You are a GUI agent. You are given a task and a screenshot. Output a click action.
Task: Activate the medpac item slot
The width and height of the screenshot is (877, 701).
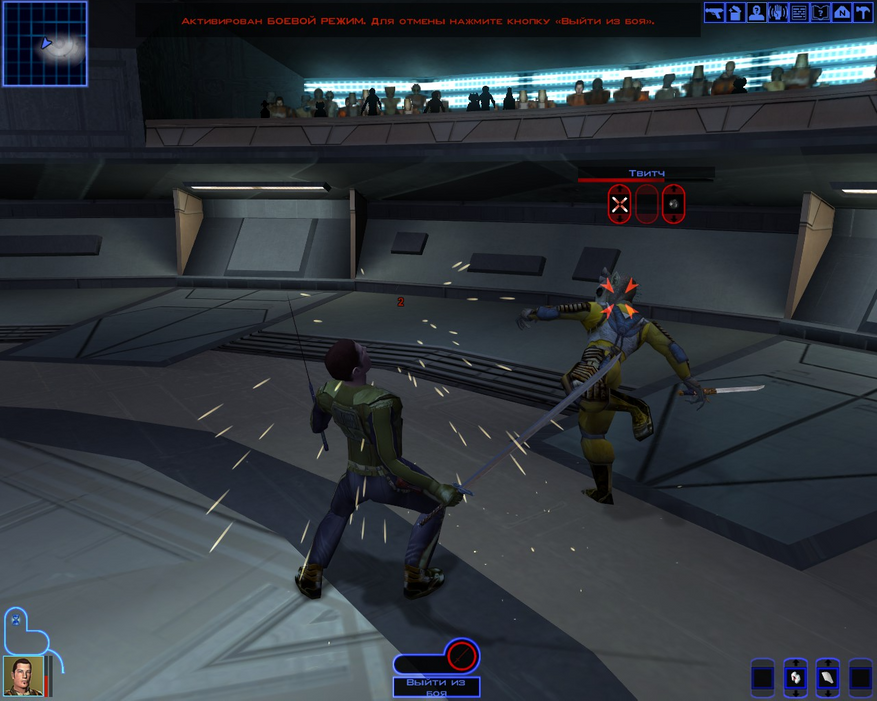(x=795, y=678)
